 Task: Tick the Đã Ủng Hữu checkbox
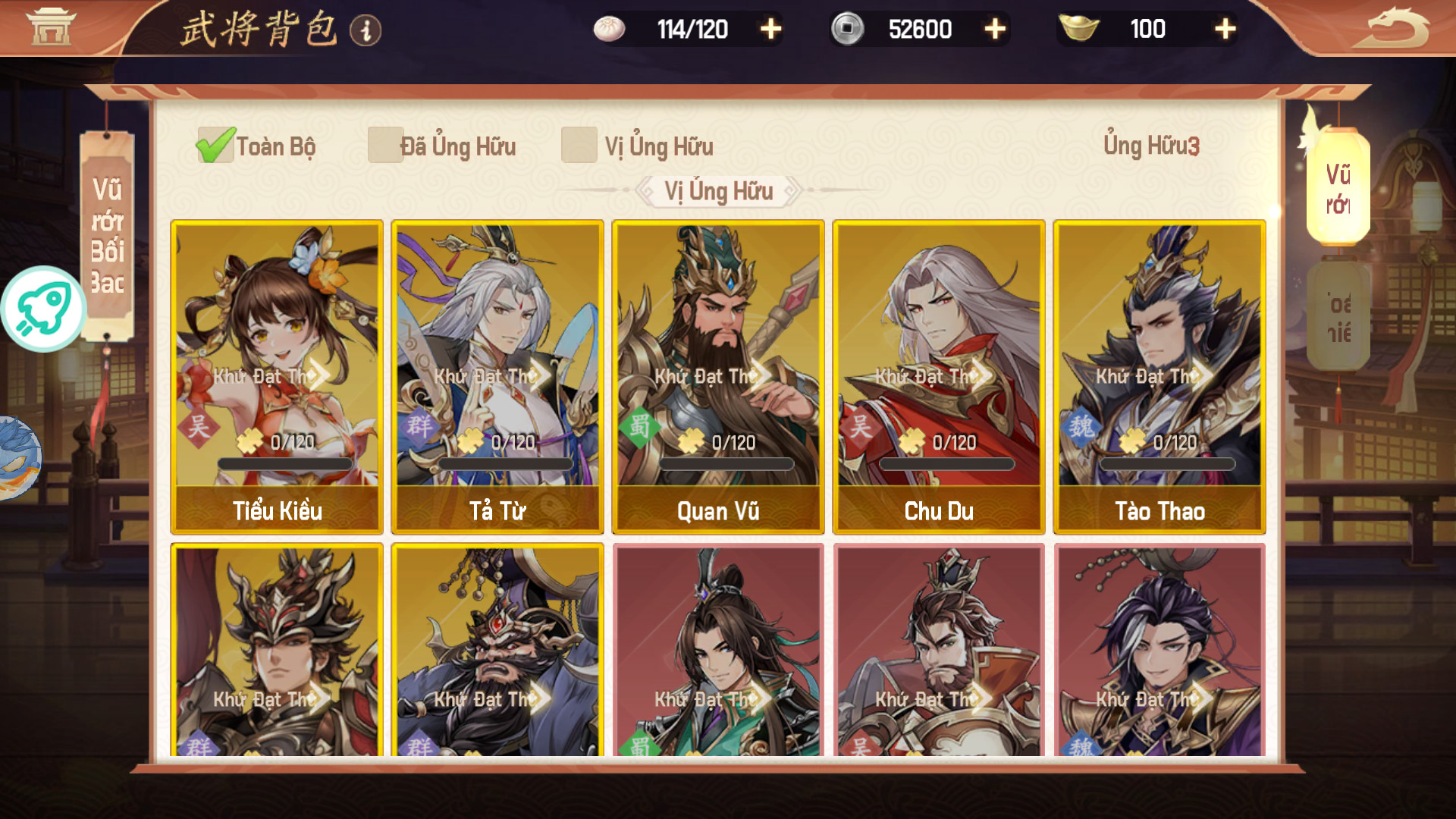(385, 145)
